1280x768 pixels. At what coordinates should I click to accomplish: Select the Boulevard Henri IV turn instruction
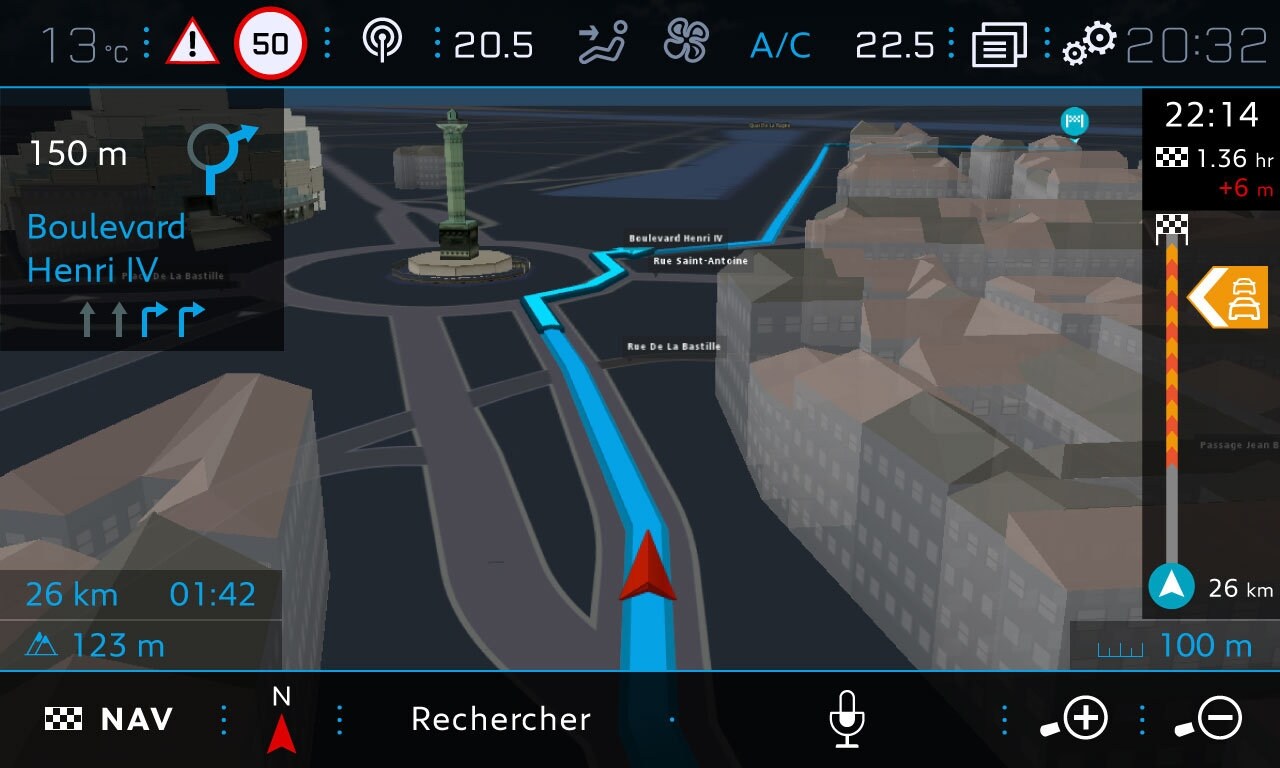pos(140,220)
